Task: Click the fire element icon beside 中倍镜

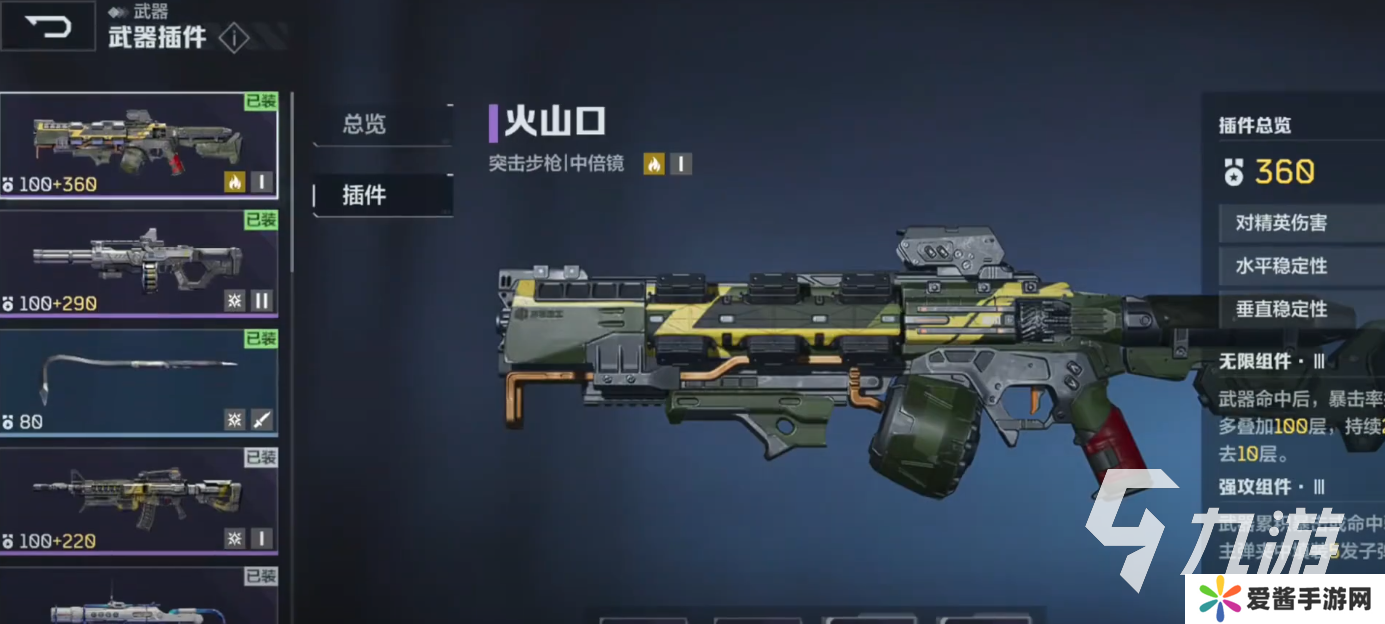Action: pos(654,164)
